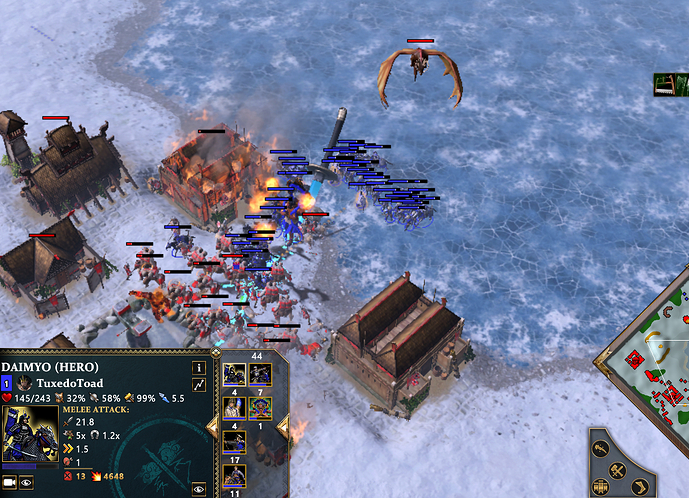This screenshot has height=498, width=689.
Task: Select the mounted Daimyo group in selection panel
Action: [235, 375]
